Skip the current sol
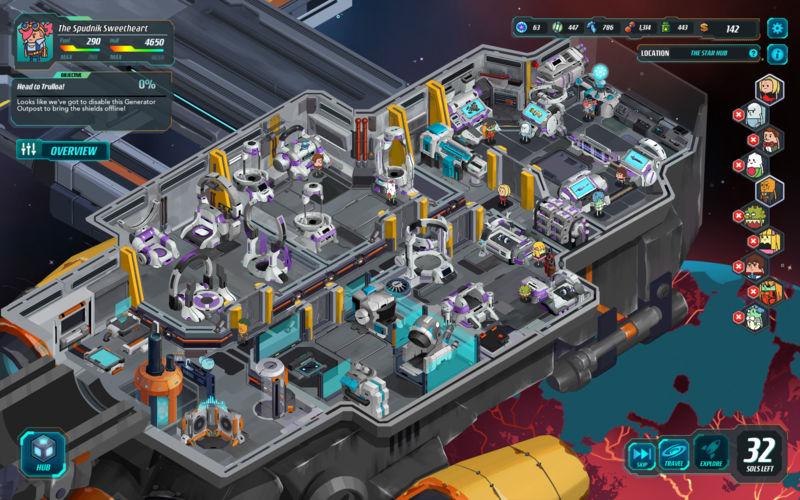 640,455
